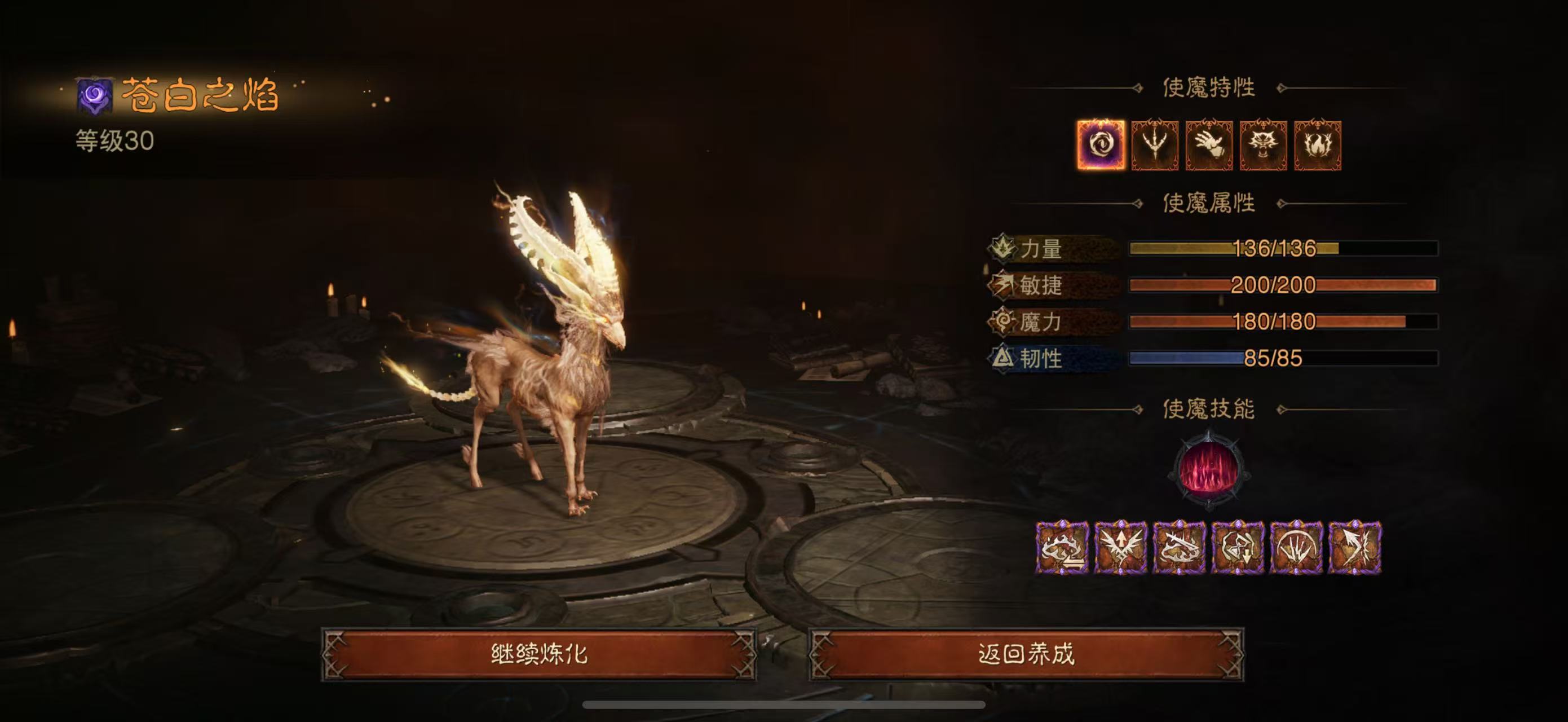Viewport: 1568px width, 722px height.
Task: Open the grasping hand trait icon
Action: 1209,145
